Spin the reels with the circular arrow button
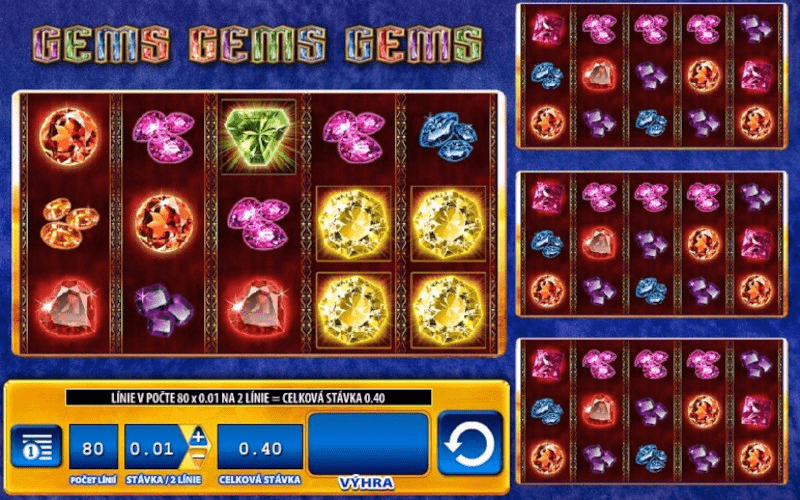The height and width of the screenshot is (500, 800). click(x=469, y=443)
